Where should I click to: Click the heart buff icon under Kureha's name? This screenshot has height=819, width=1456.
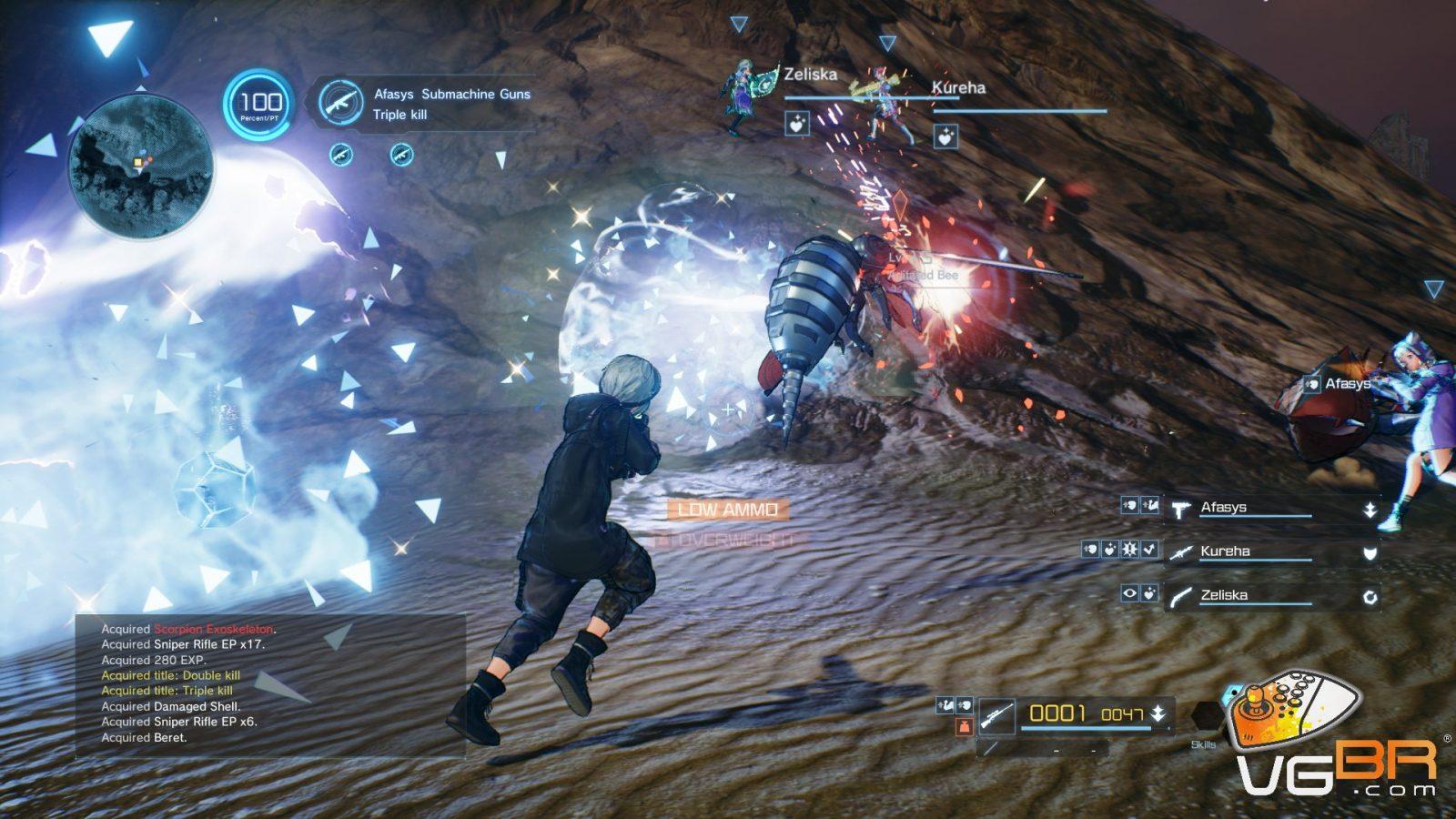click(945, 136)
